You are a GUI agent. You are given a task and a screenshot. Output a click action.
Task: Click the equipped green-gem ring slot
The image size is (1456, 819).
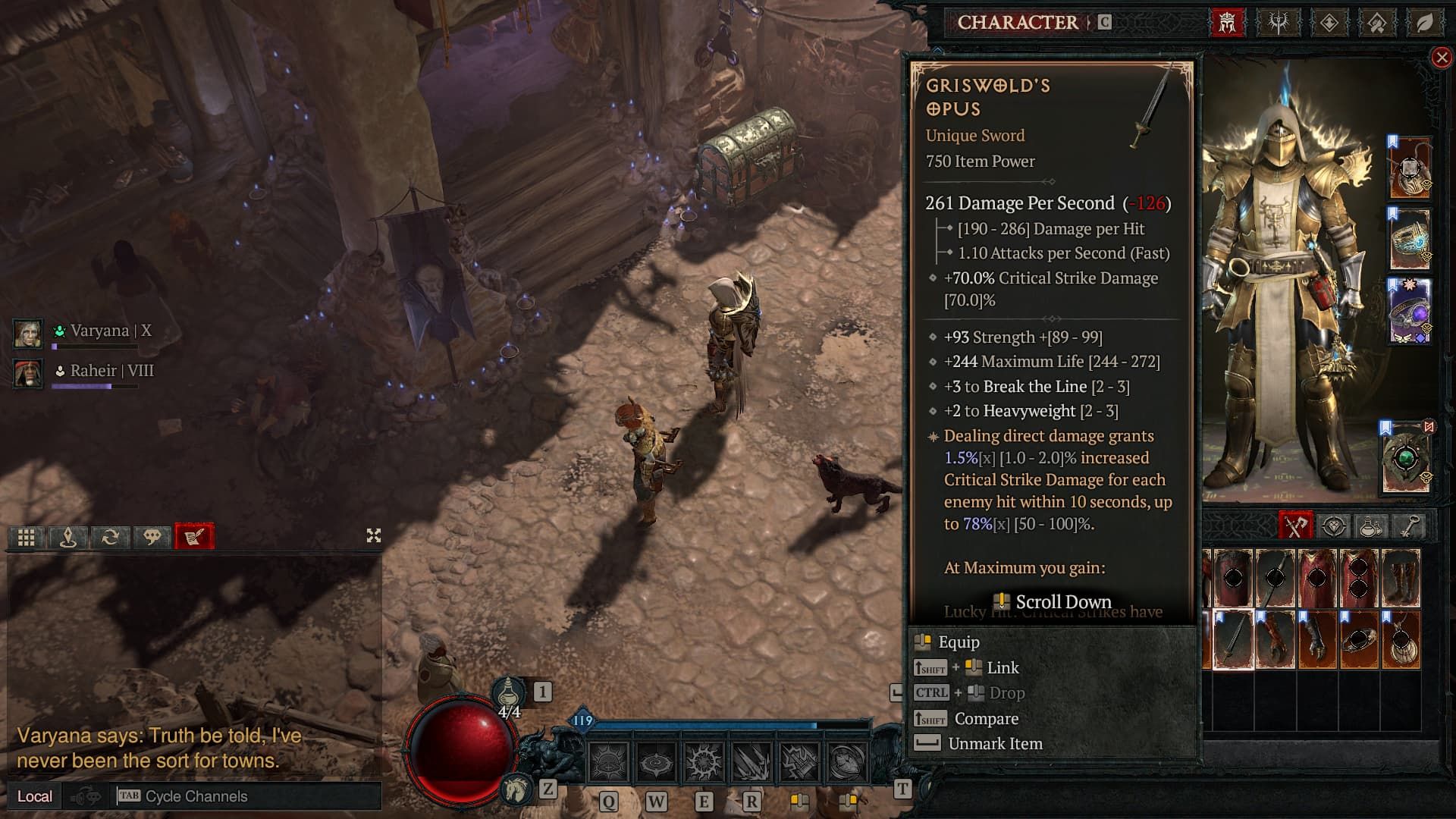click(x=1407, y=460)
